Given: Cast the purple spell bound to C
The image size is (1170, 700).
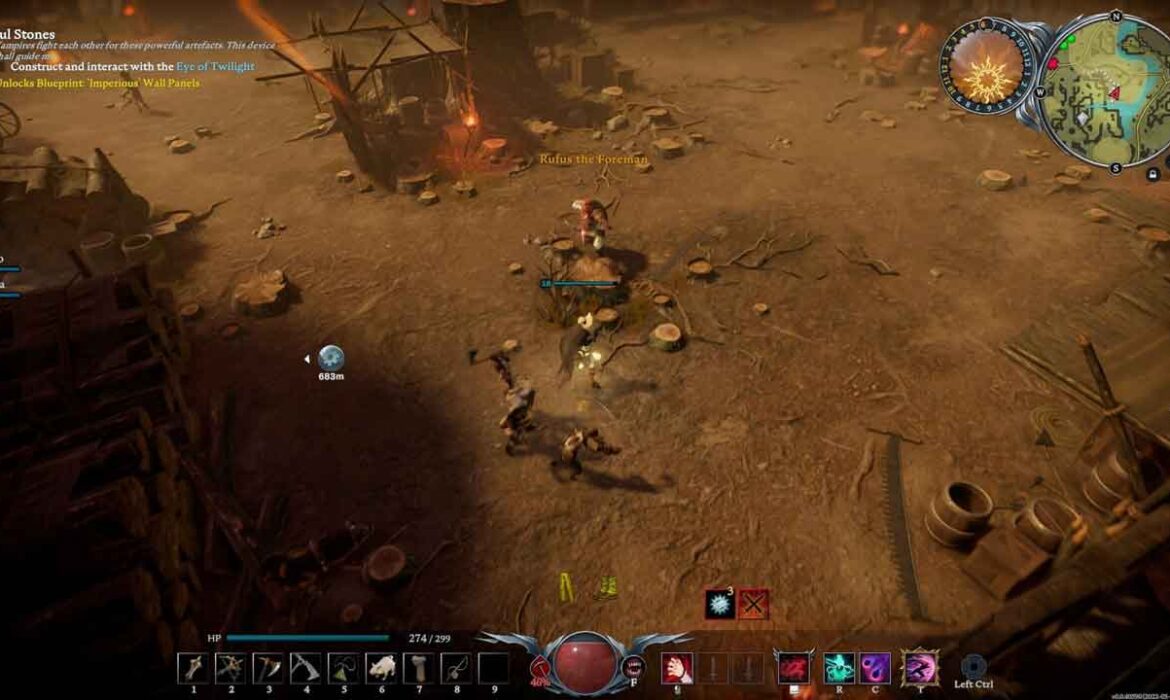Looking at the screenshot, I should pos(875,667).
